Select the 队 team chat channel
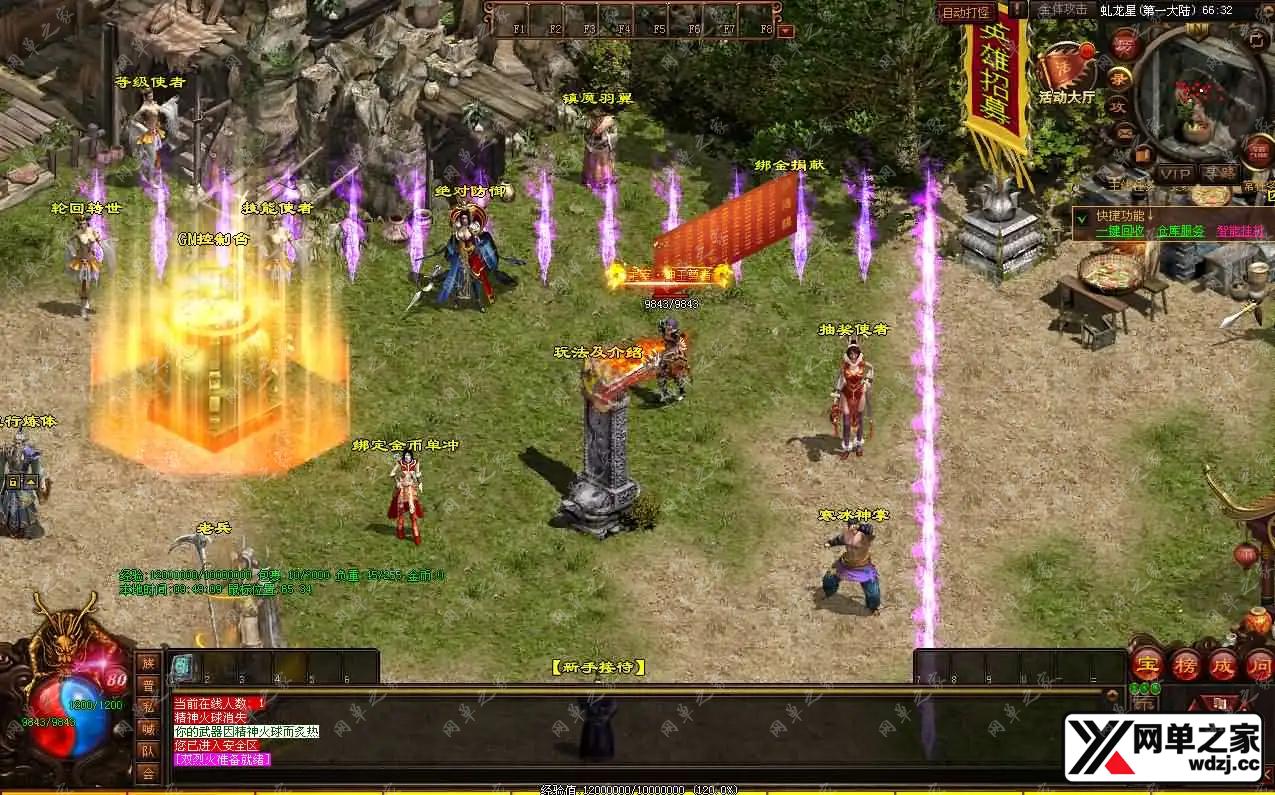 pos(147,750)
